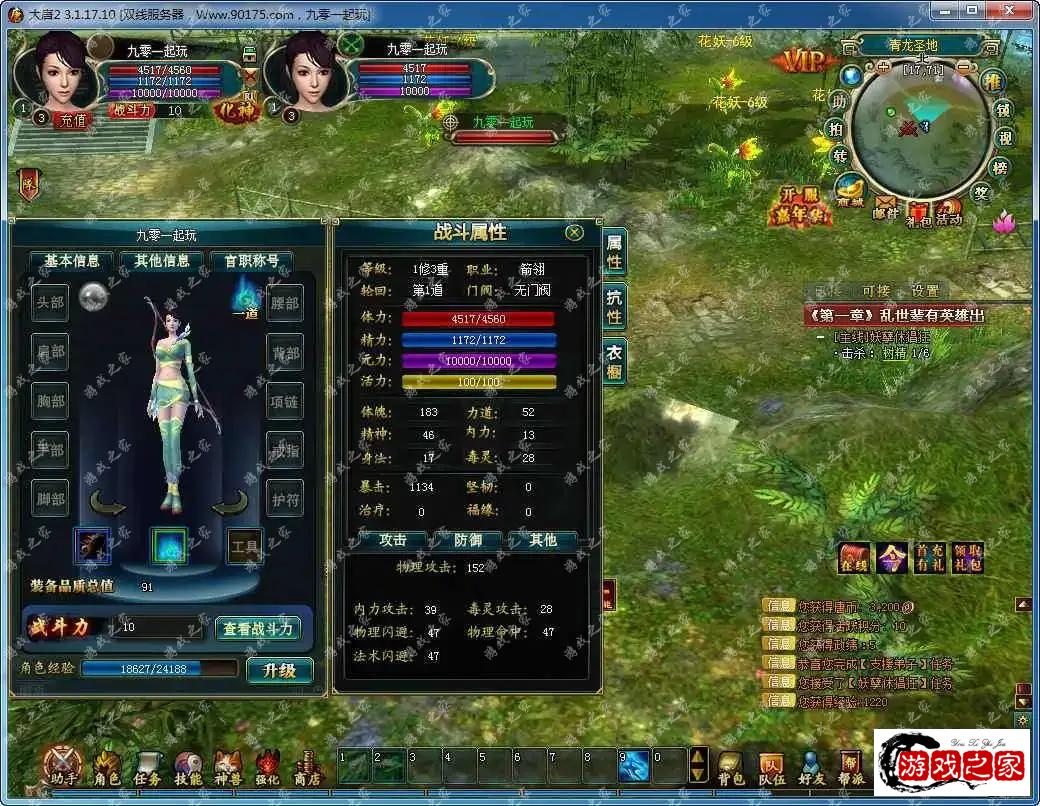
Task: Click the VIP badge
Action: point(803,62)
